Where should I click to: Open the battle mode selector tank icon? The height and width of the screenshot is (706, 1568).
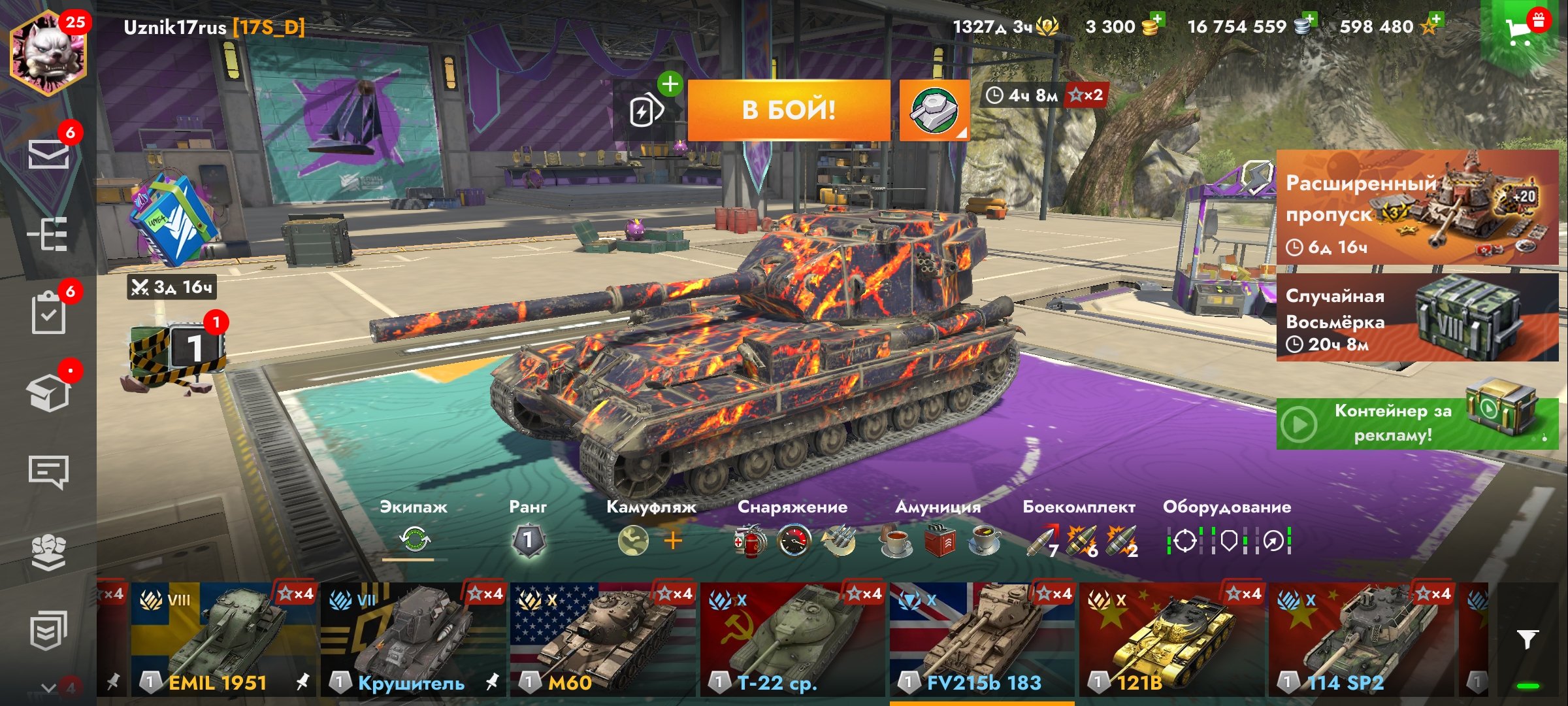934,110
